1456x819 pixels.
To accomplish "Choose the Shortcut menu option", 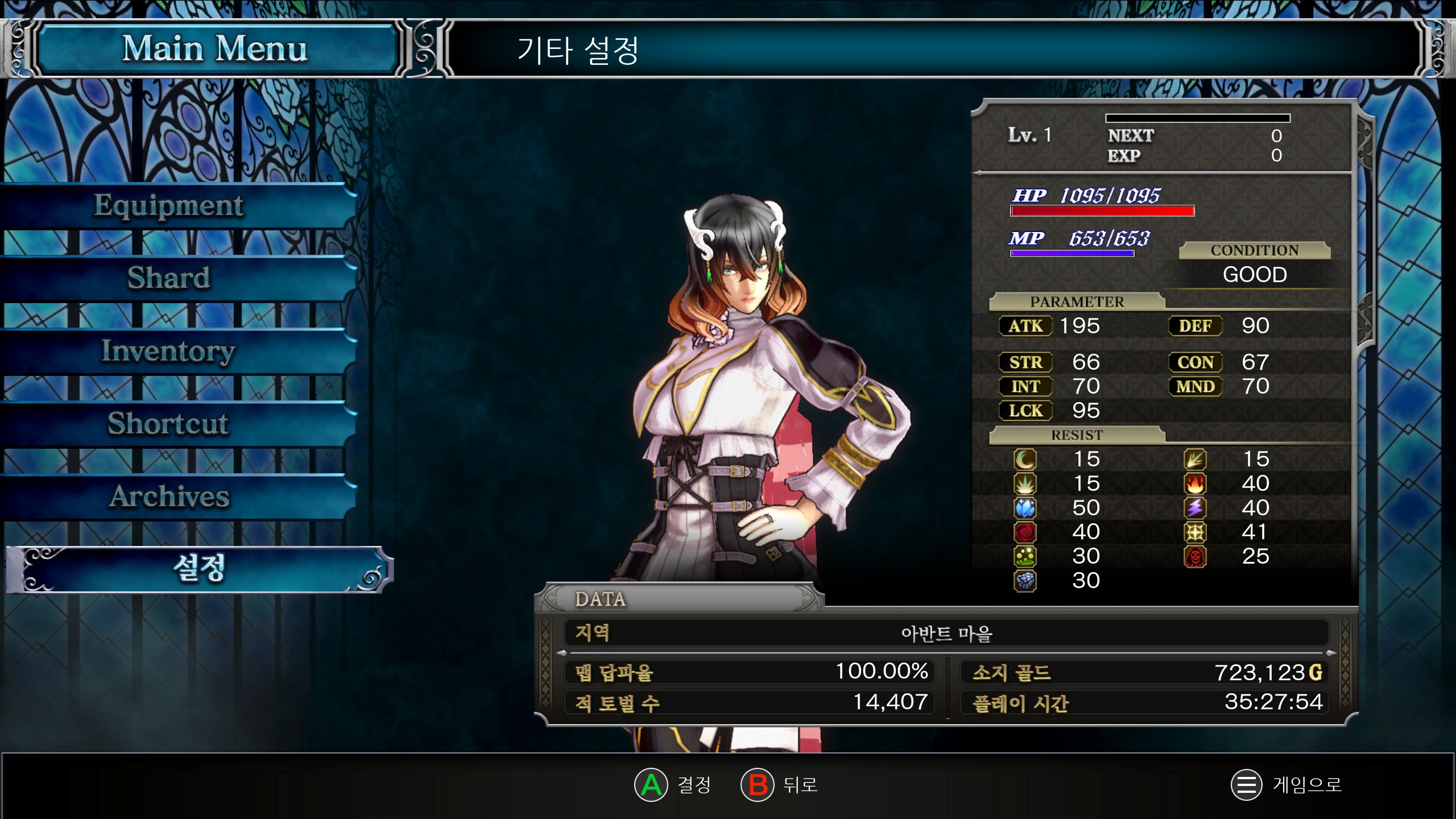I will (x=169, y=424).
